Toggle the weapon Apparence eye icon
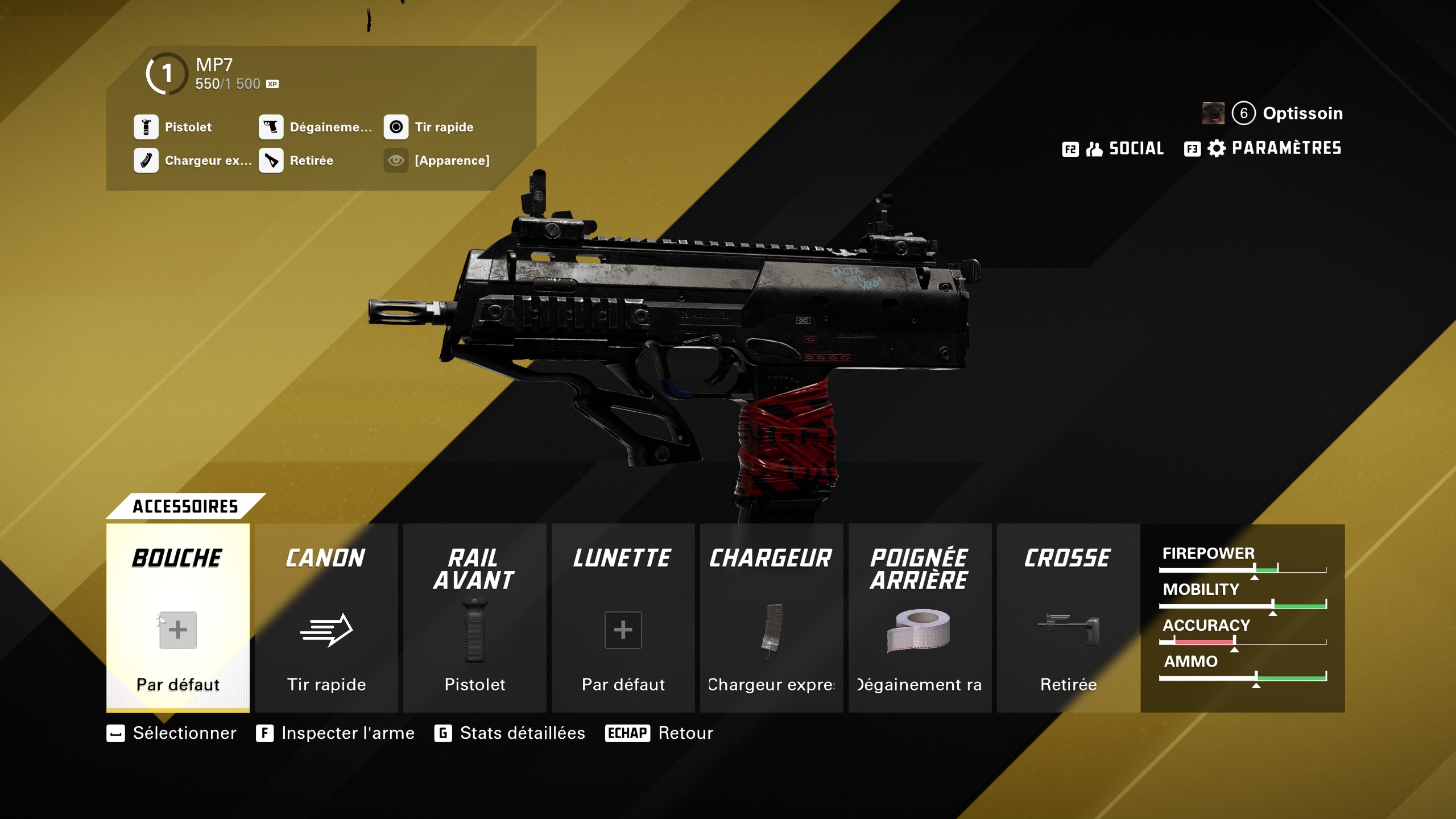Screen dimensions: 1456x819 tap(396, 161)
